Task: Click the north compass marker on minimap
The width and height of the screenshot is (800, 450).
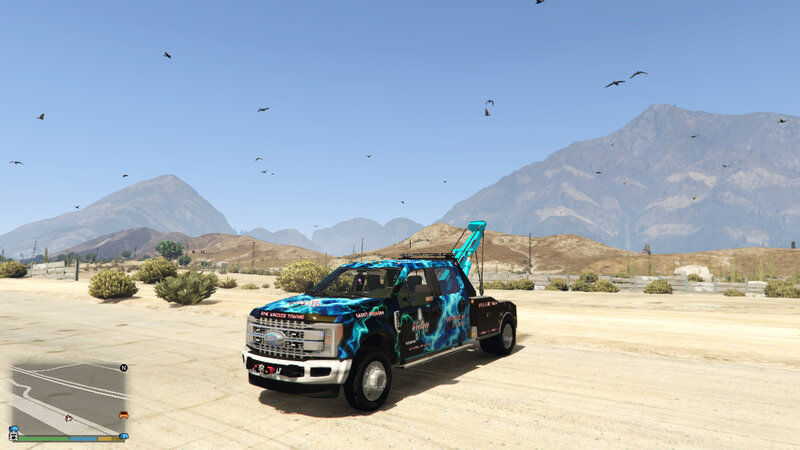Action: pyautogui.click(x=123, y=367)
